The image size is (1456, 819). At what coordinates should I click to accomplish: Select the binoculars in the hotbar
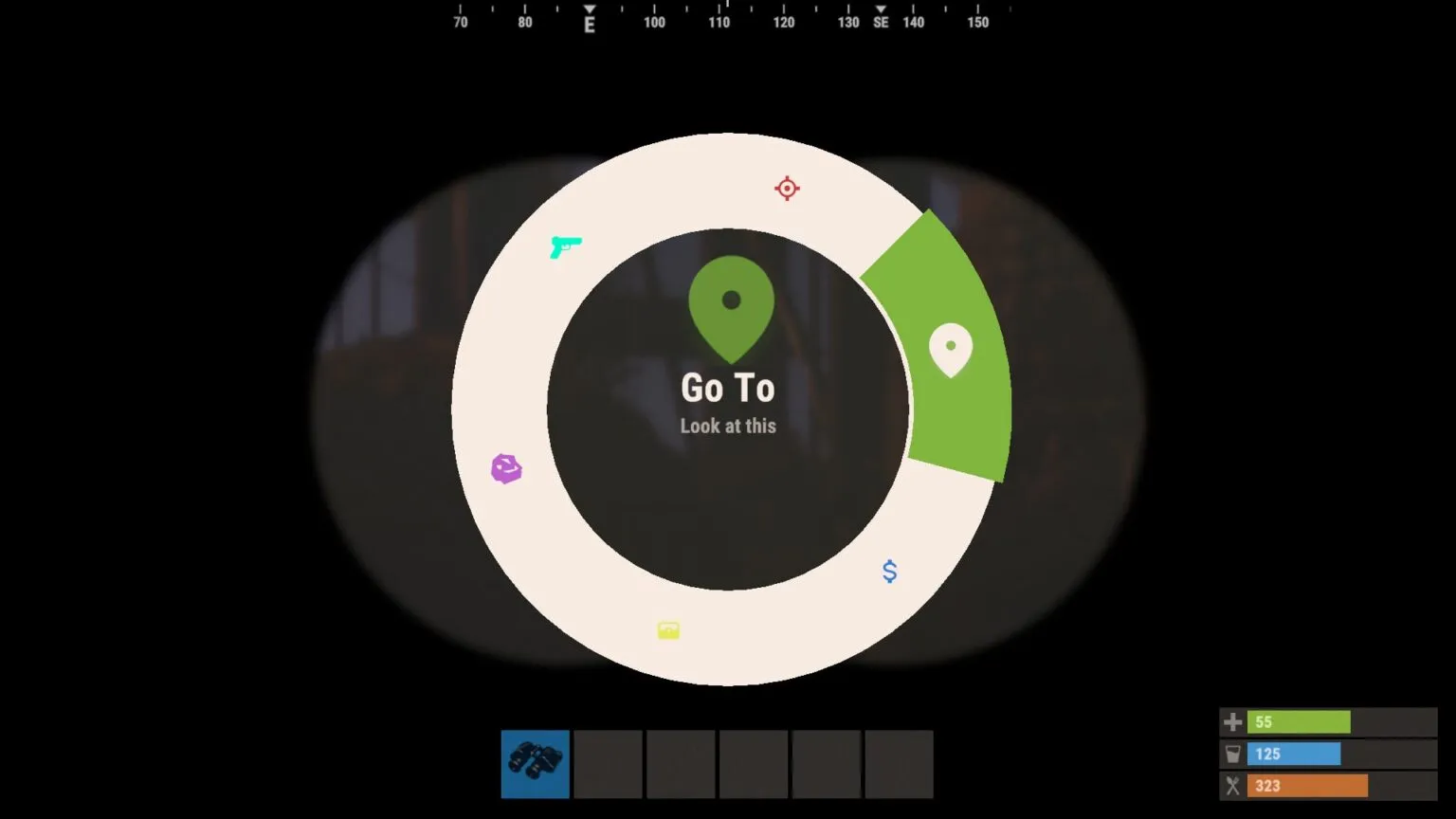click(535, 764)
